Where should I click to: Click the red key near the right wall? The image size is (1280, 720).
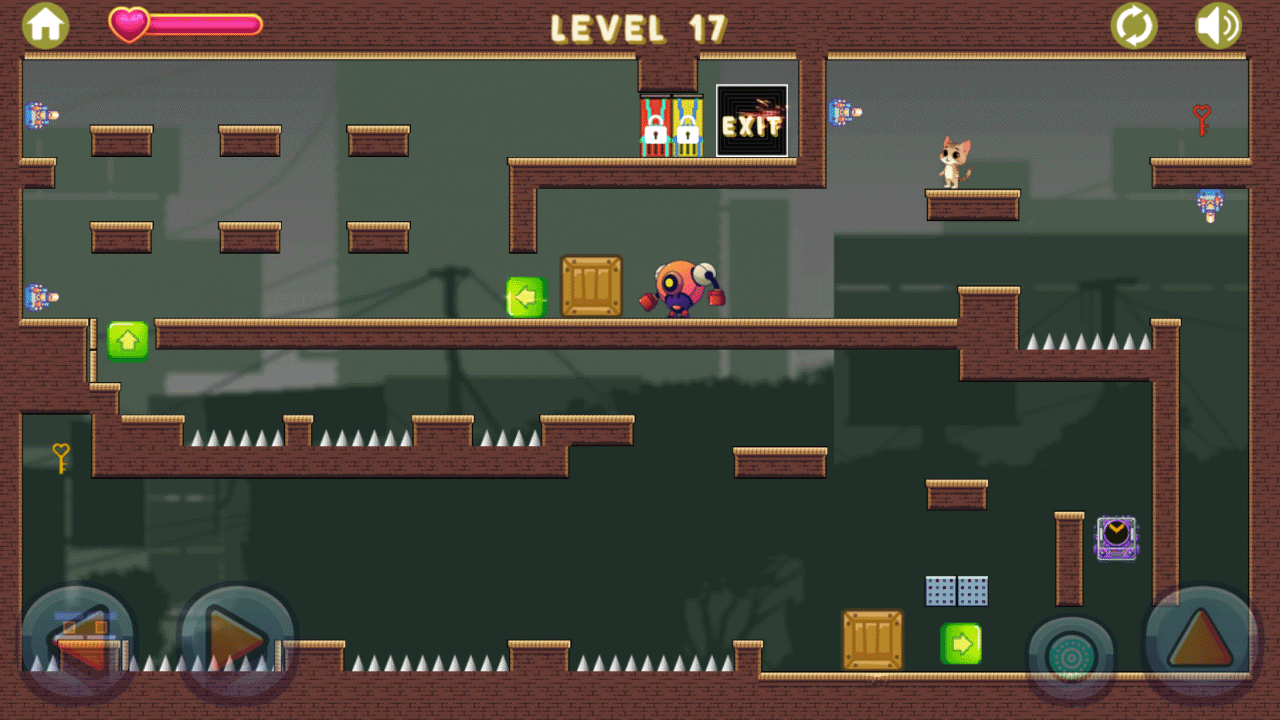(x=1201, y=119)
